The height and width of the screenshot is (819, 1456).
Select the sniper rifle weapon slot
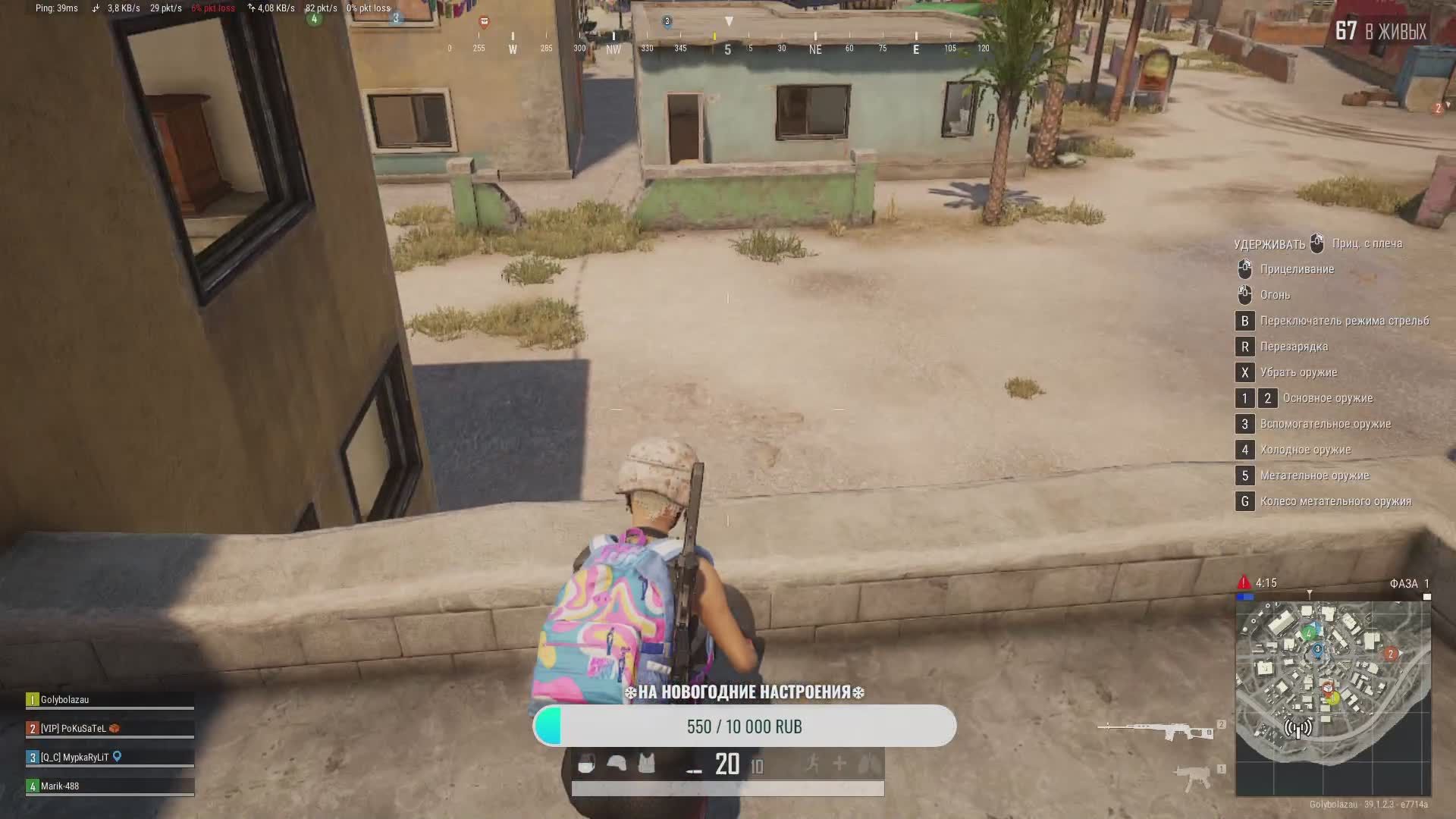pyautogui.click(x=1153, y=730)
